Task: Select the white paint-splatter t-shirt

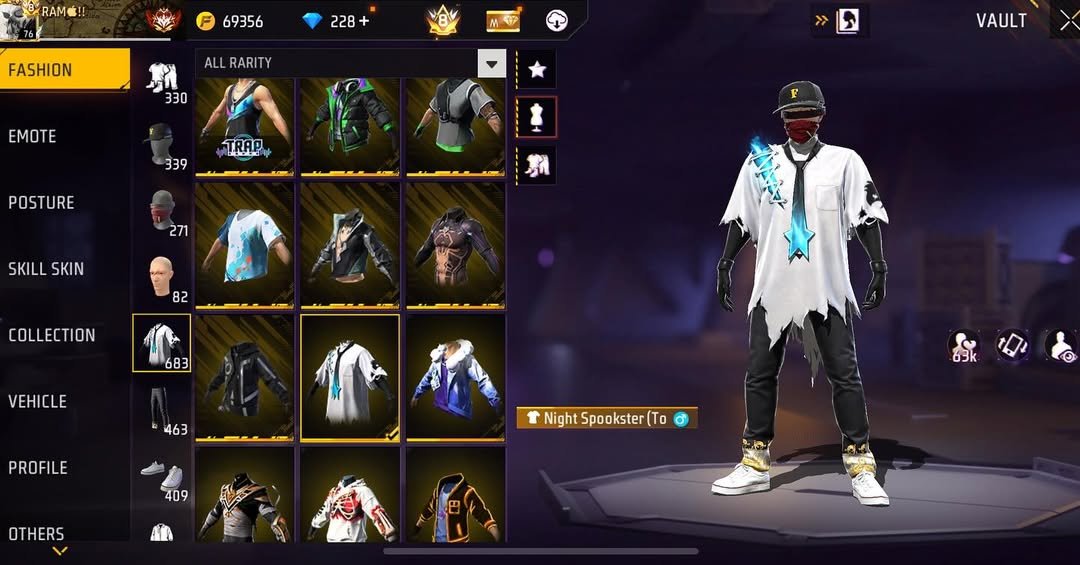Action: click(245, 244)
